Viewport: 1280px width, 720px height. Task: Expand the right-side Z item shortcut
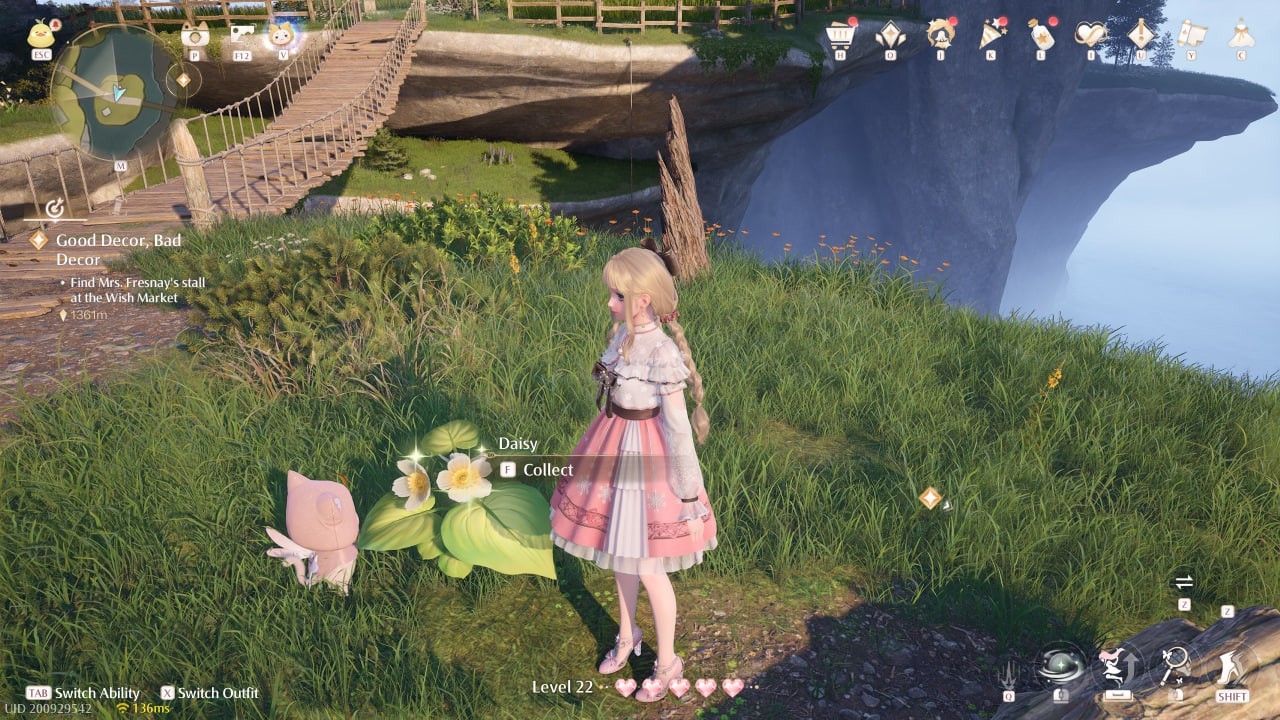[1226, 612]
